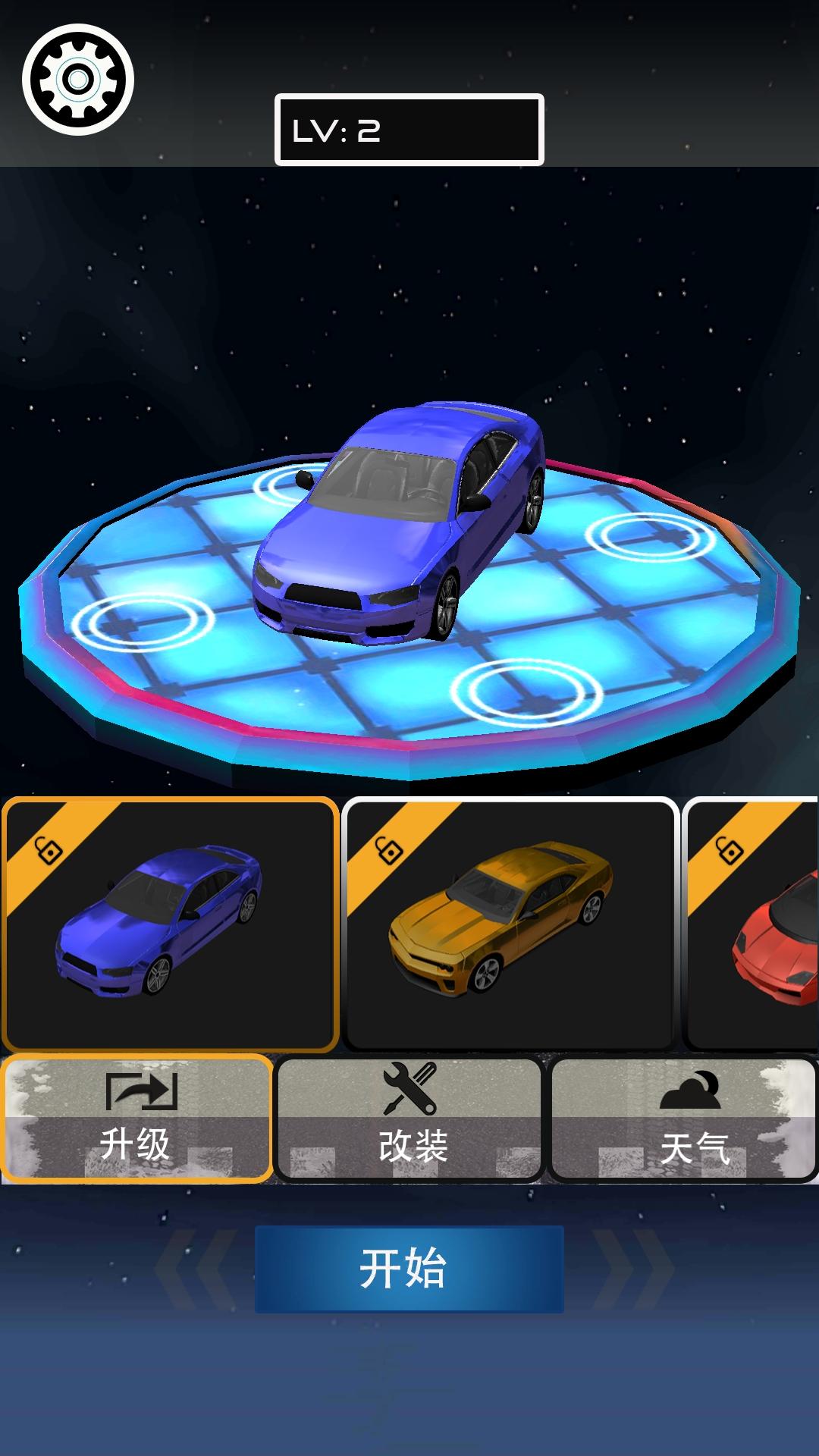Switch to the 升级 upgrade tab
This screenshot has width=819, height=1456.
(x=136, y=1119)
